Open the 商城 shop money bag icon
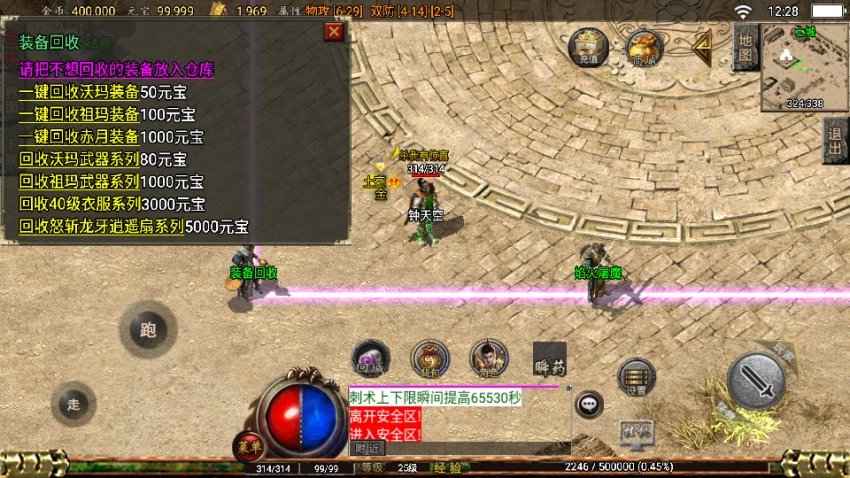The width and height of the screenshot is (850, 478). tap(644, 48)
